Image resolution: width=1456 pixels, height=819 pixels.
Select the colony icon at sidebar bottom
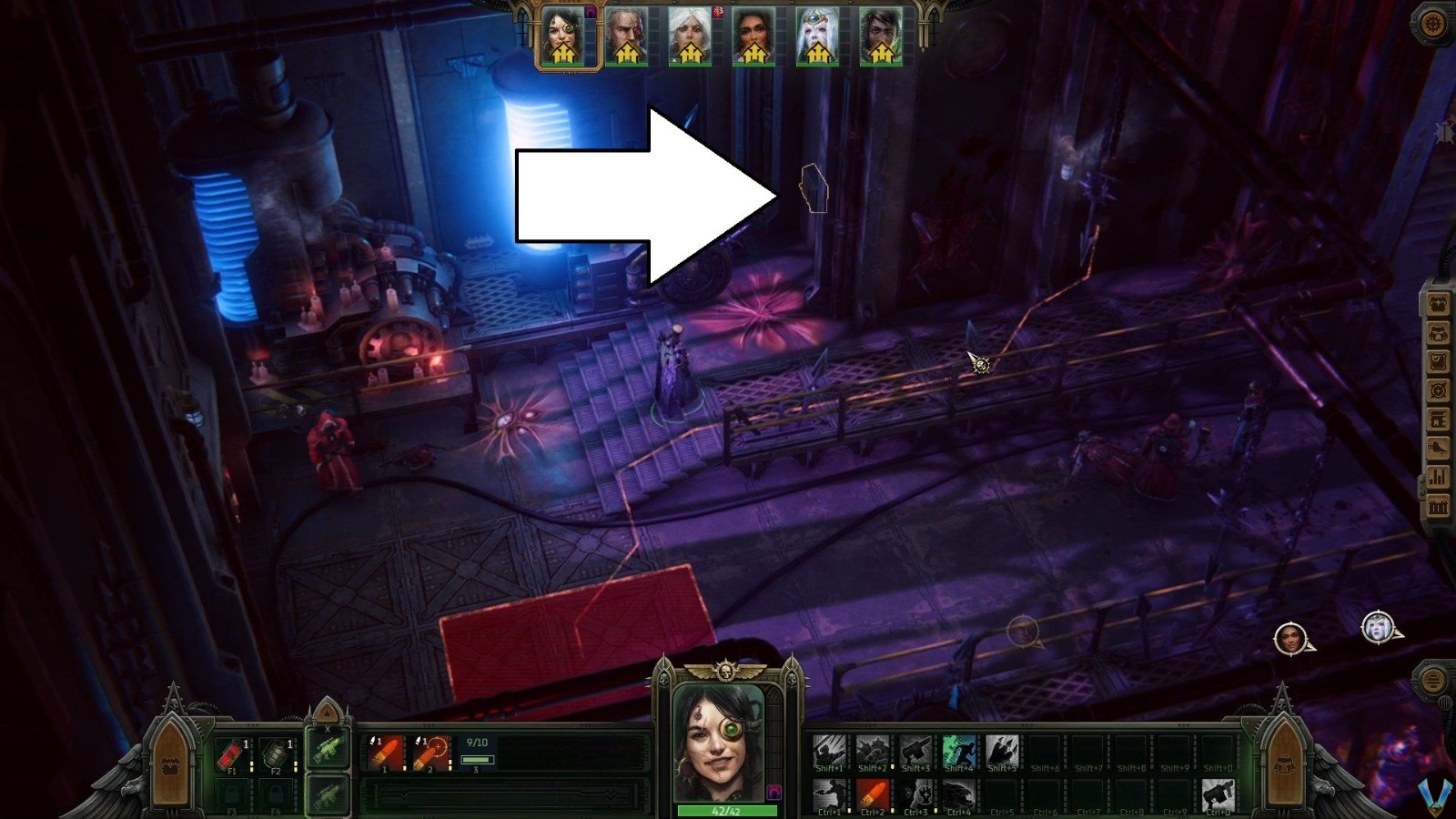(x=1438, y=507)
